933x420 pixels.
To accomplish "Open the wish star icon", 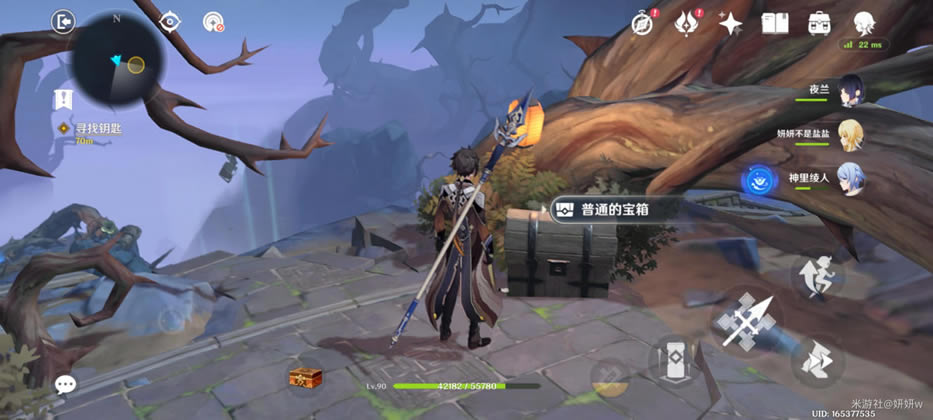I will (731, 24).
